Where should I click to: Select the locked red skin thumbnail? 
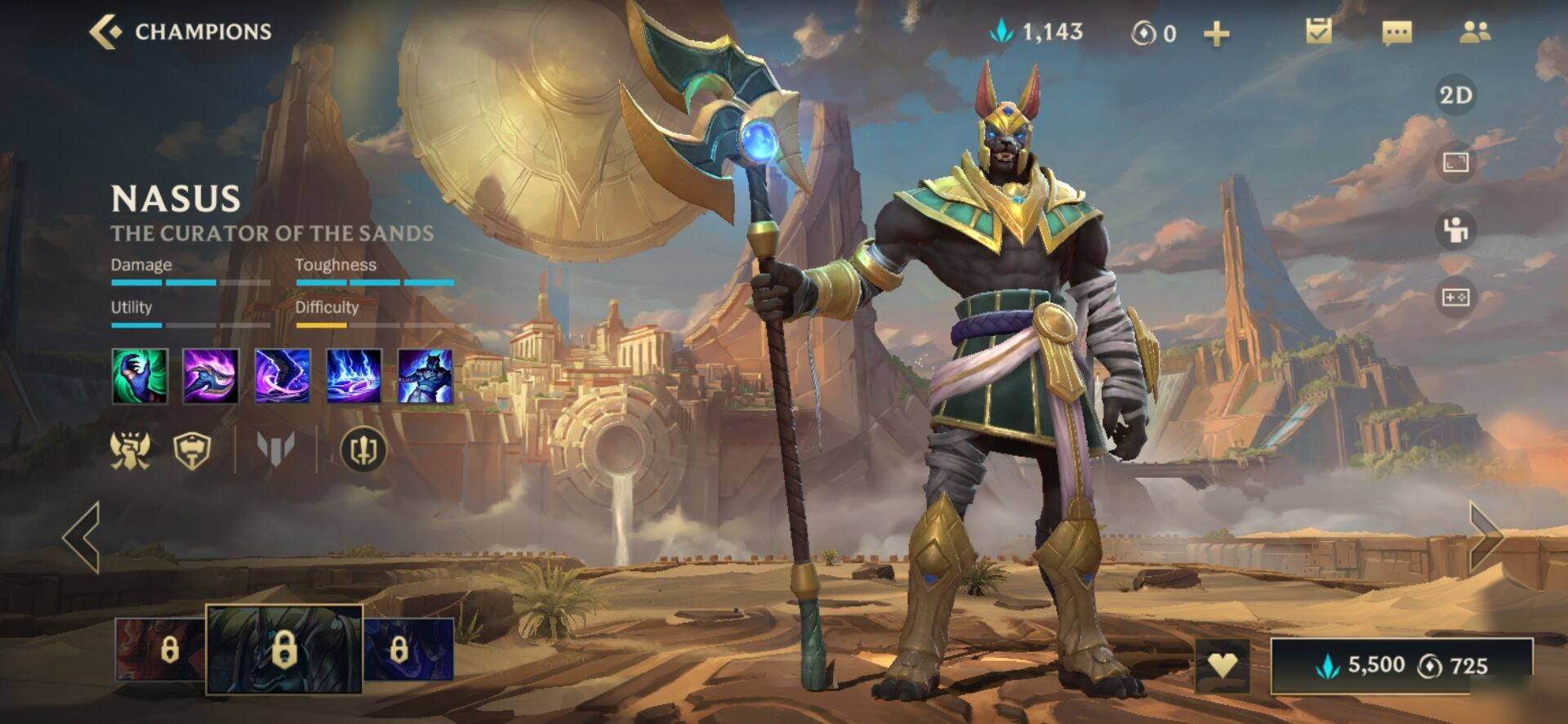point(160,650)
